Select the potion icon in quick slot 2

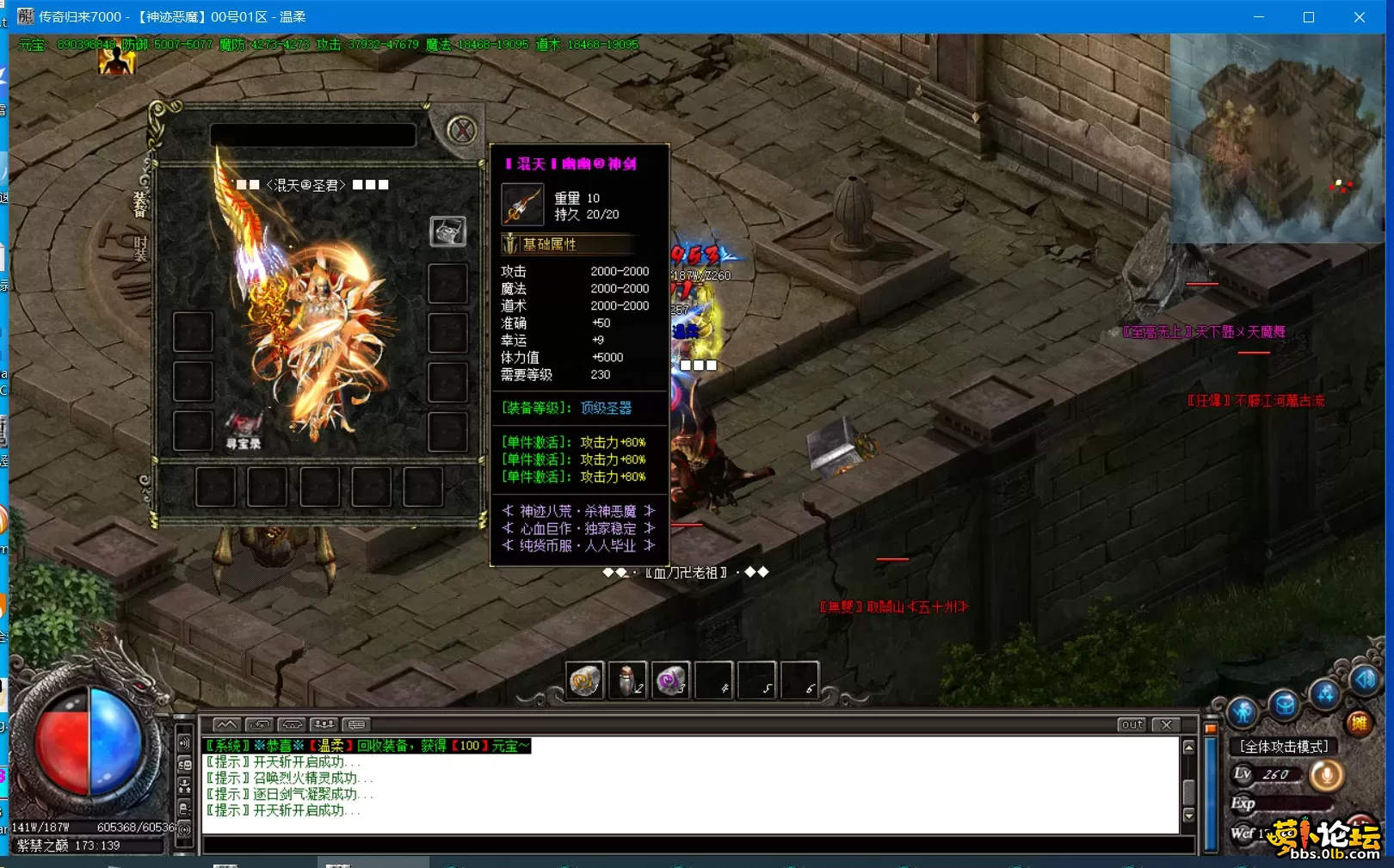click(627, 679)
